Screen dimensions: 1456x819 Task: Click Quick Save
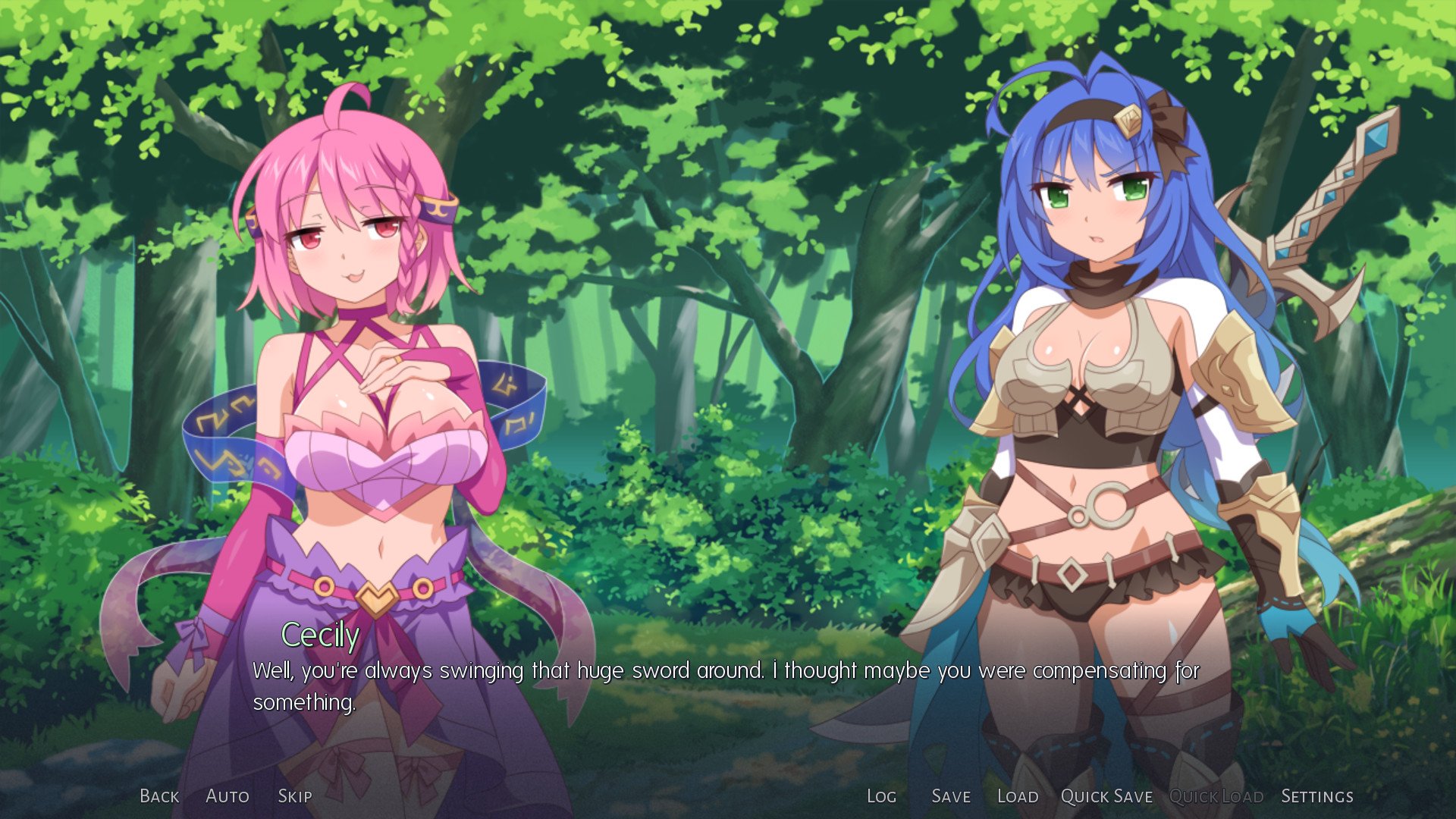coord(1106,796)
